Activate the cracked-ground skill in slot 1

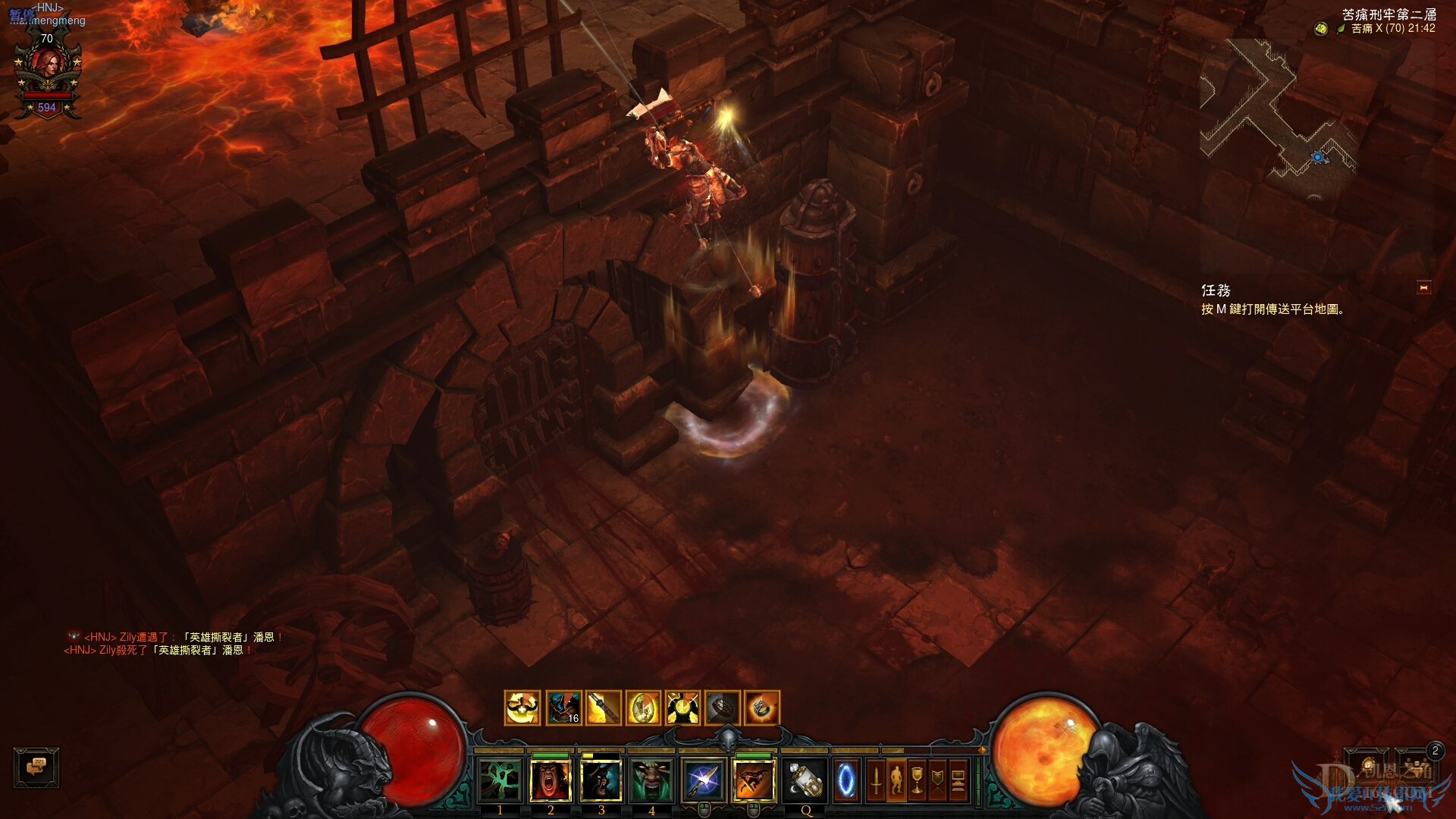[500, 780]
